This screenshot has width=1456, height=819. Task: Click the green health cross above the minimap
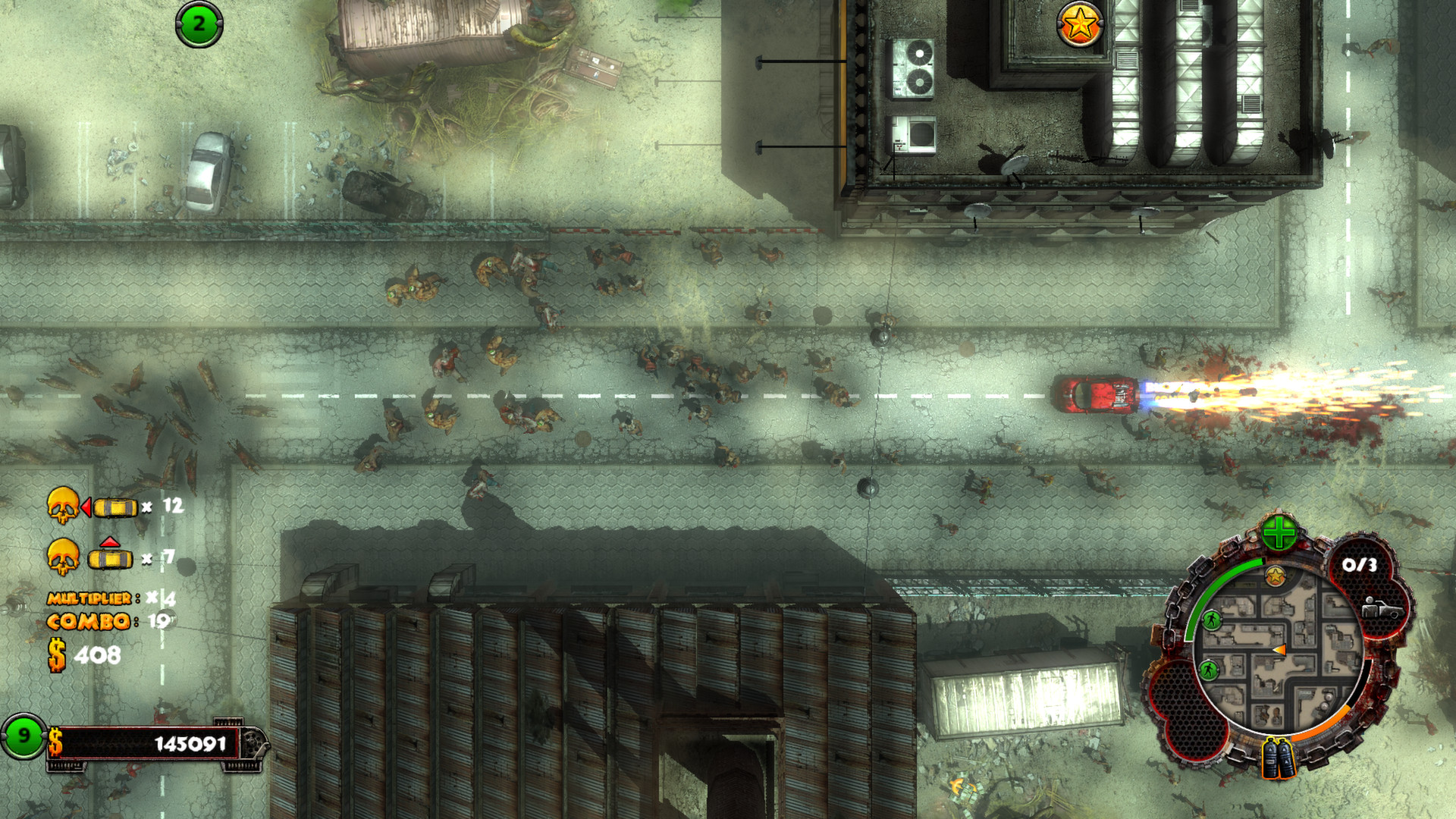(x=1278, y=532)
